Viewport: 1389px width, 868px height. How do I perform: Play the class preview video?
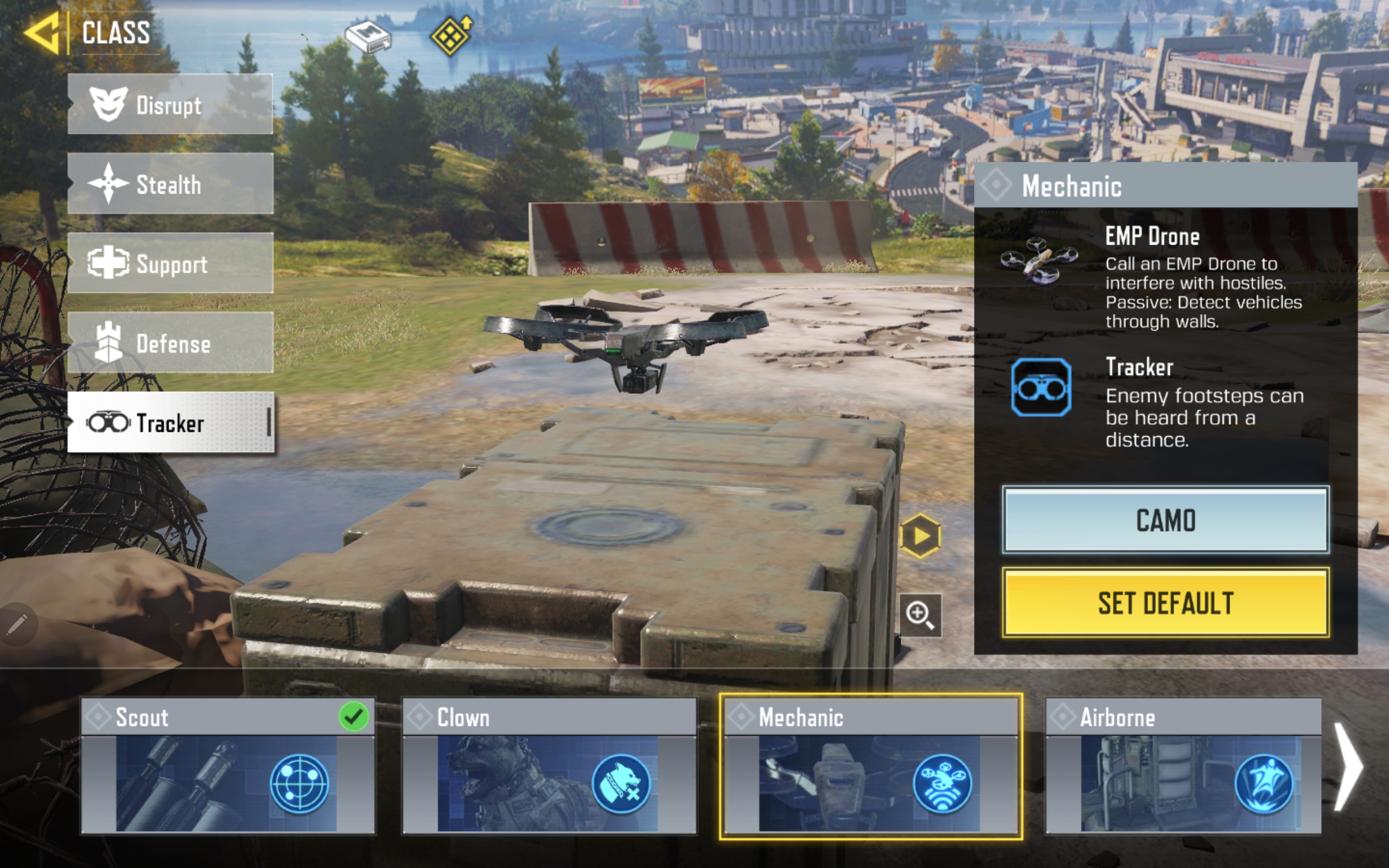coord(920,535)
